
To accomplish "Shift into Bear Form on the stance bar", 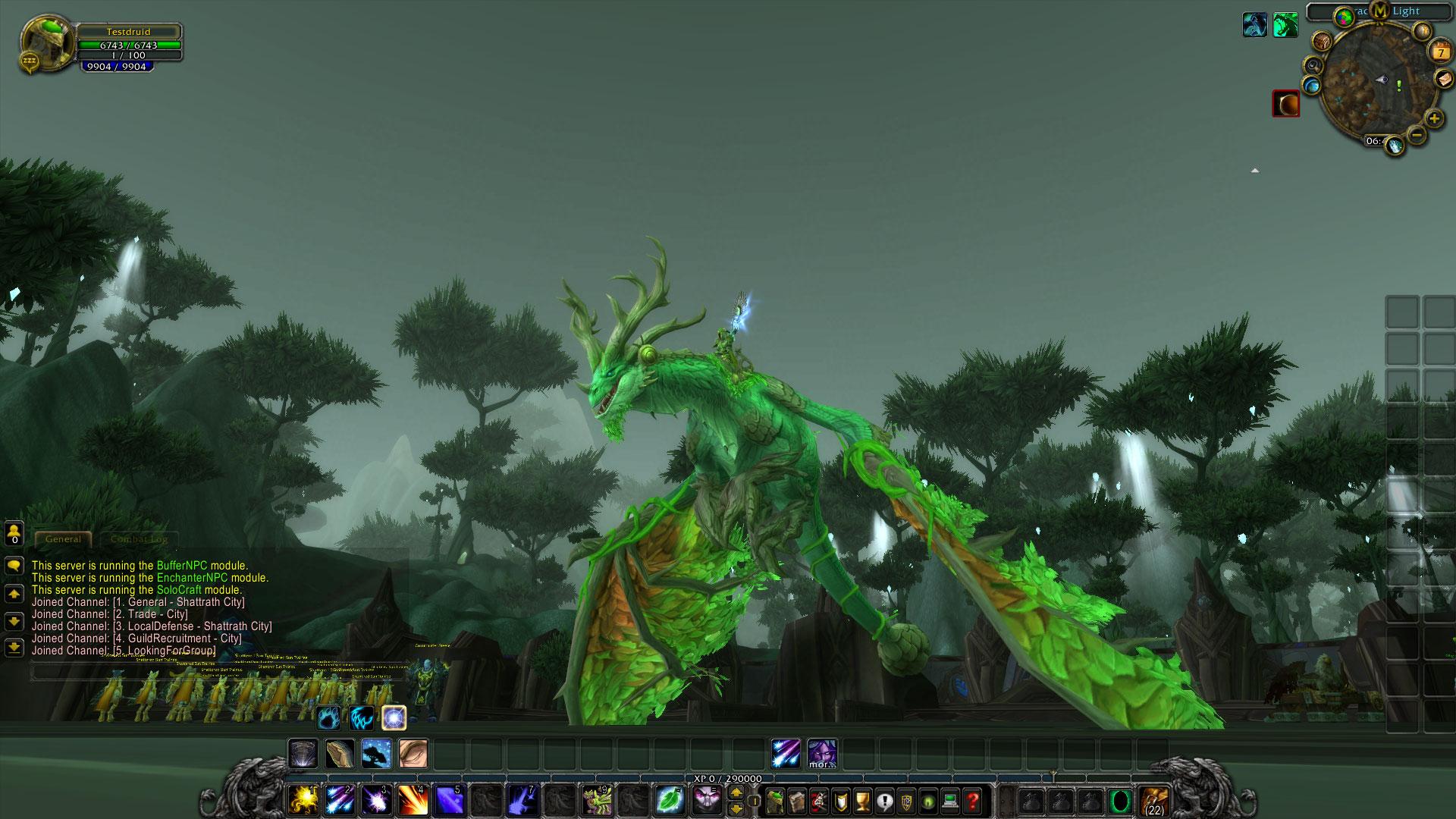I will [x=328, y=718].
